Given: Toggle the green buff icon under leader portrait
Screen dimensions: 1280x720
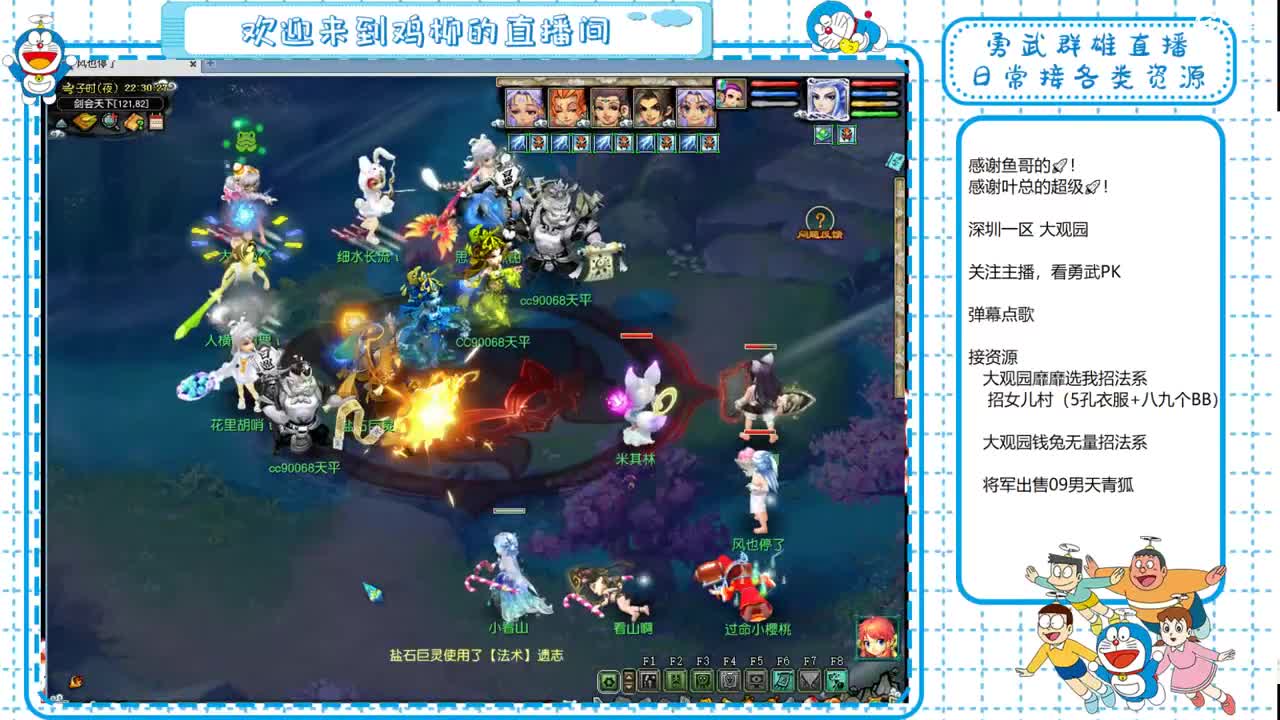Looking at the screenshot, I should coord(824,134).
